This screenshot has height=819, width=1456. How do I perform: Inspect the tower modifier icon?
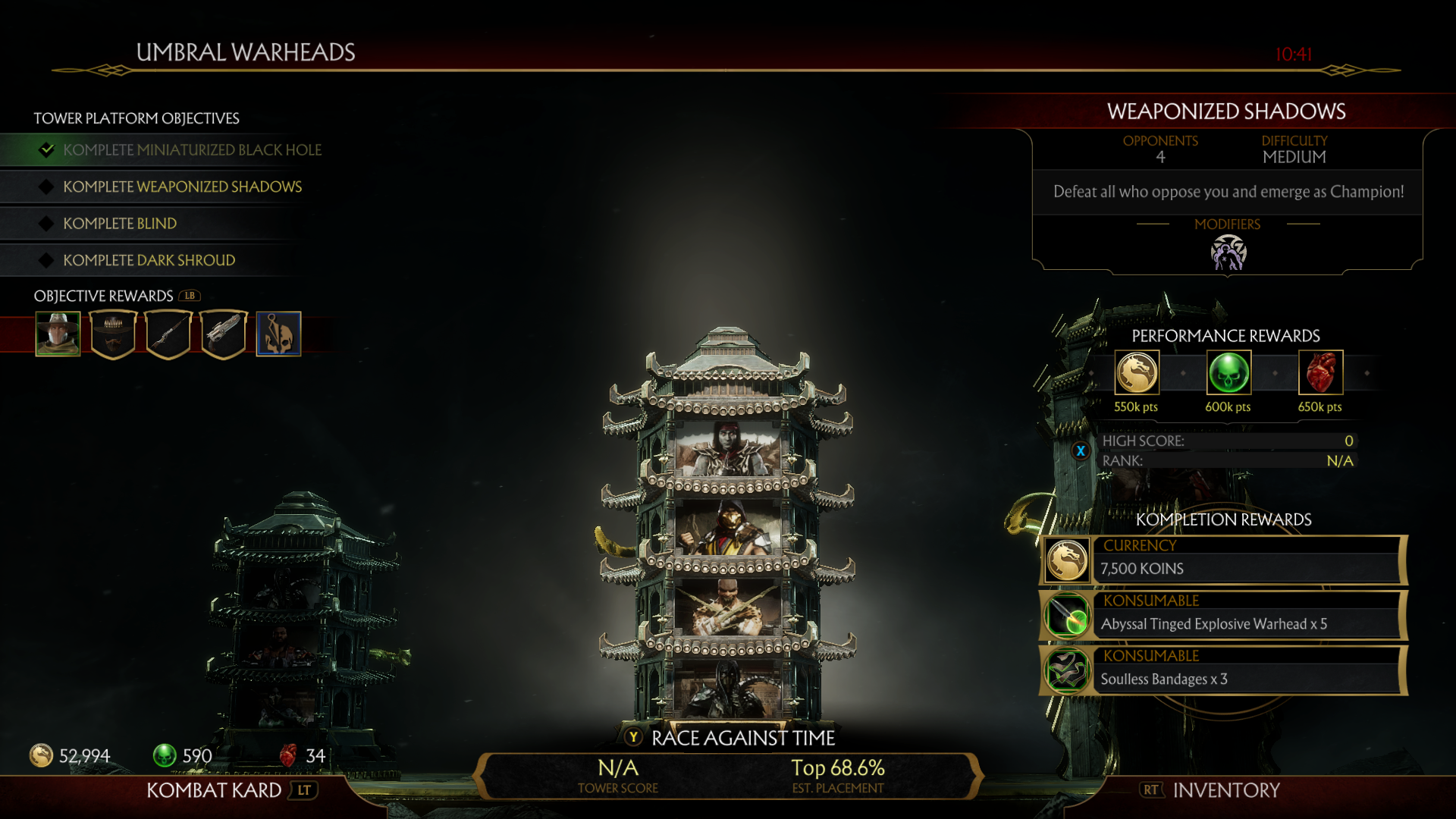[x=1228, y=253]
